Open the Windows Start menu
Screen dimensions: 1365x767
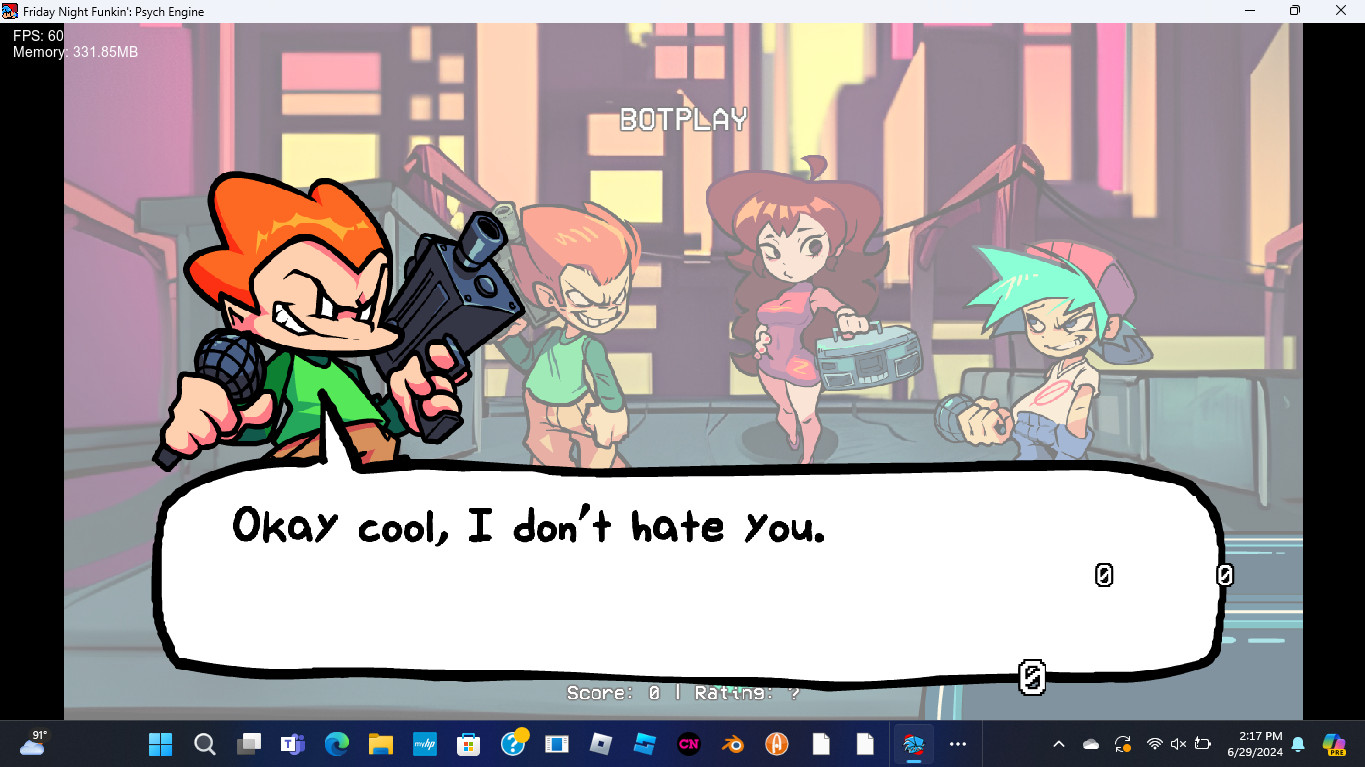coord(161,744)
